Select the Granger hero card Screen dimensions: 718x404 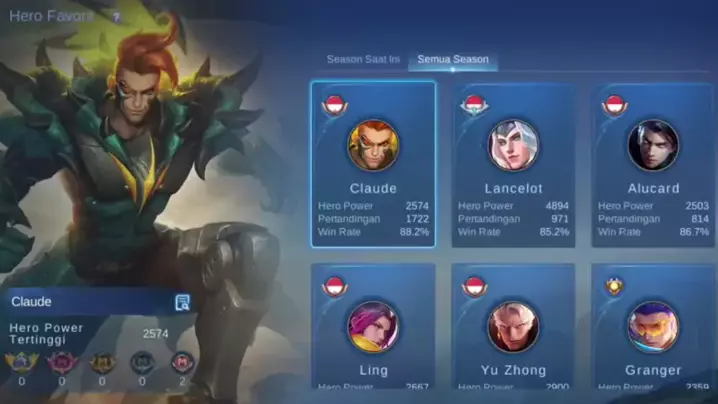coord(652,331)
